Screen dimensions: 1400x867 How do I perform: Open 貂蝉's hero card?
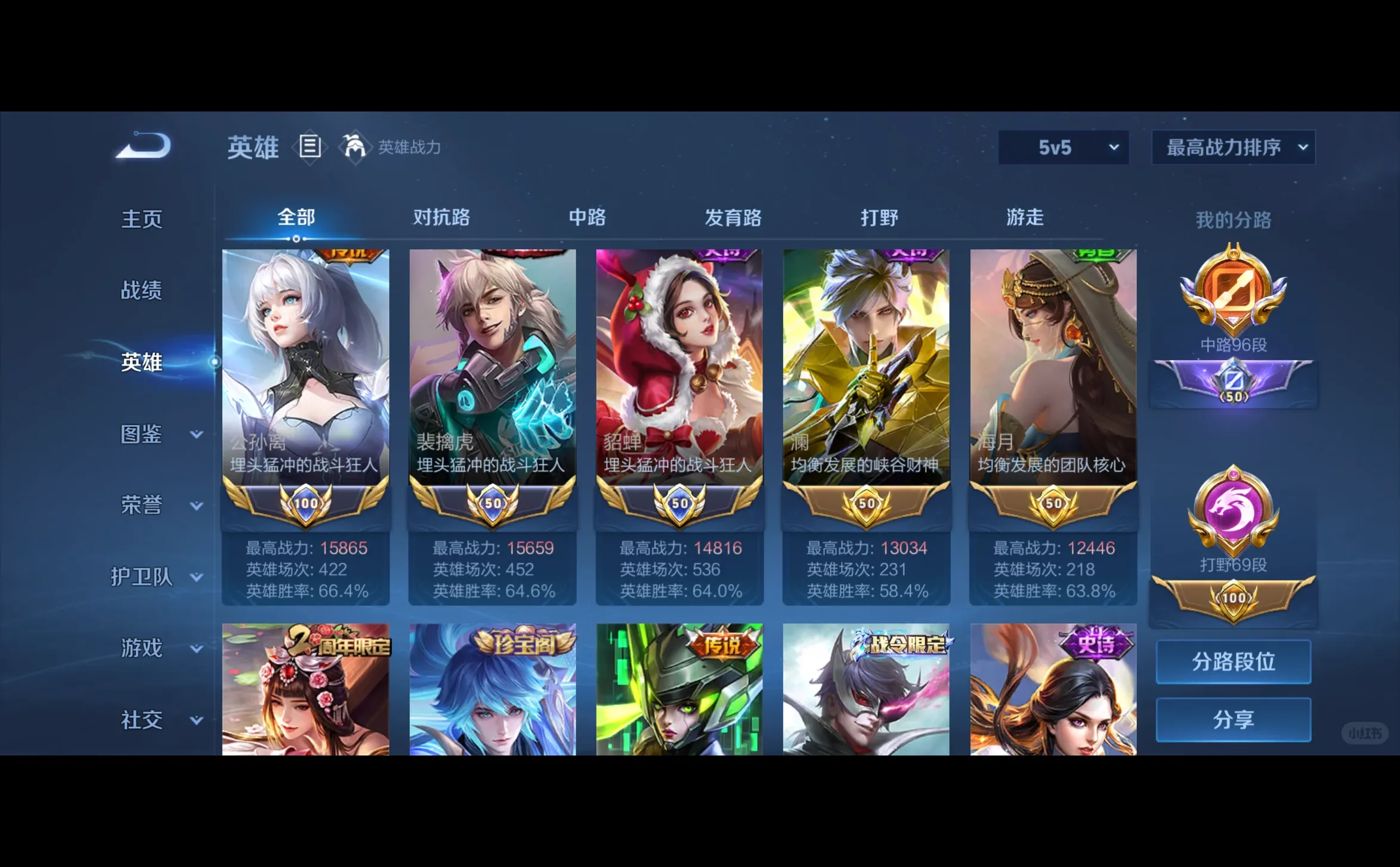(679, 370)
